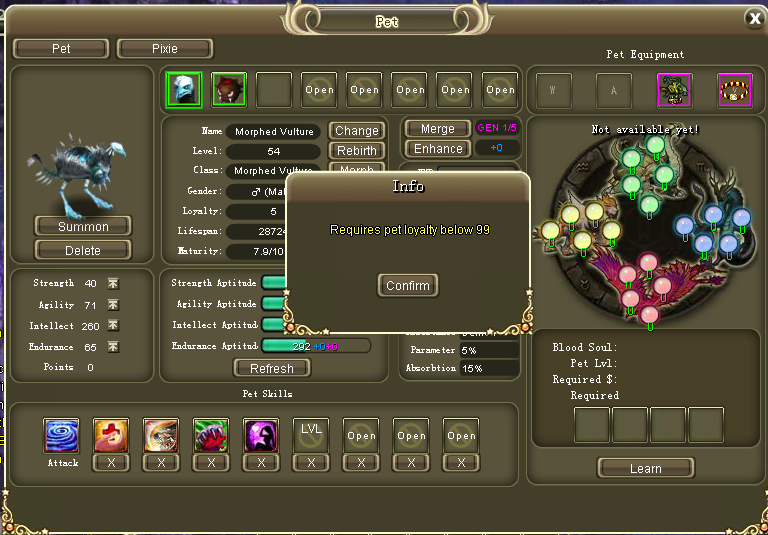Close the Pet window
The height and width of the screenshot is (535, 768).
(x=754, y=18)
